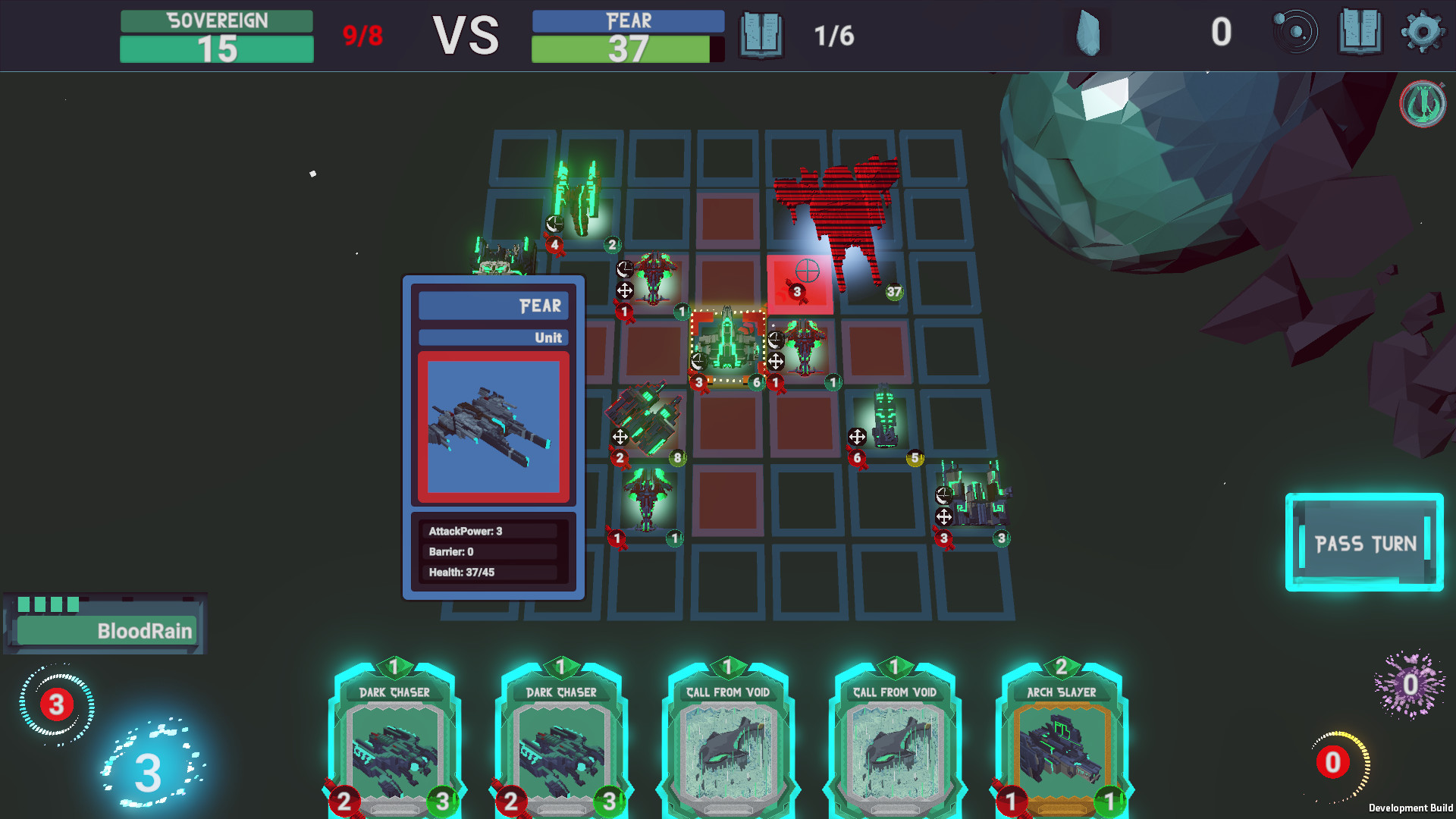Click Fear's green health bar showing 37
This screenshot has width=1456, height=819.
point(626,48)
